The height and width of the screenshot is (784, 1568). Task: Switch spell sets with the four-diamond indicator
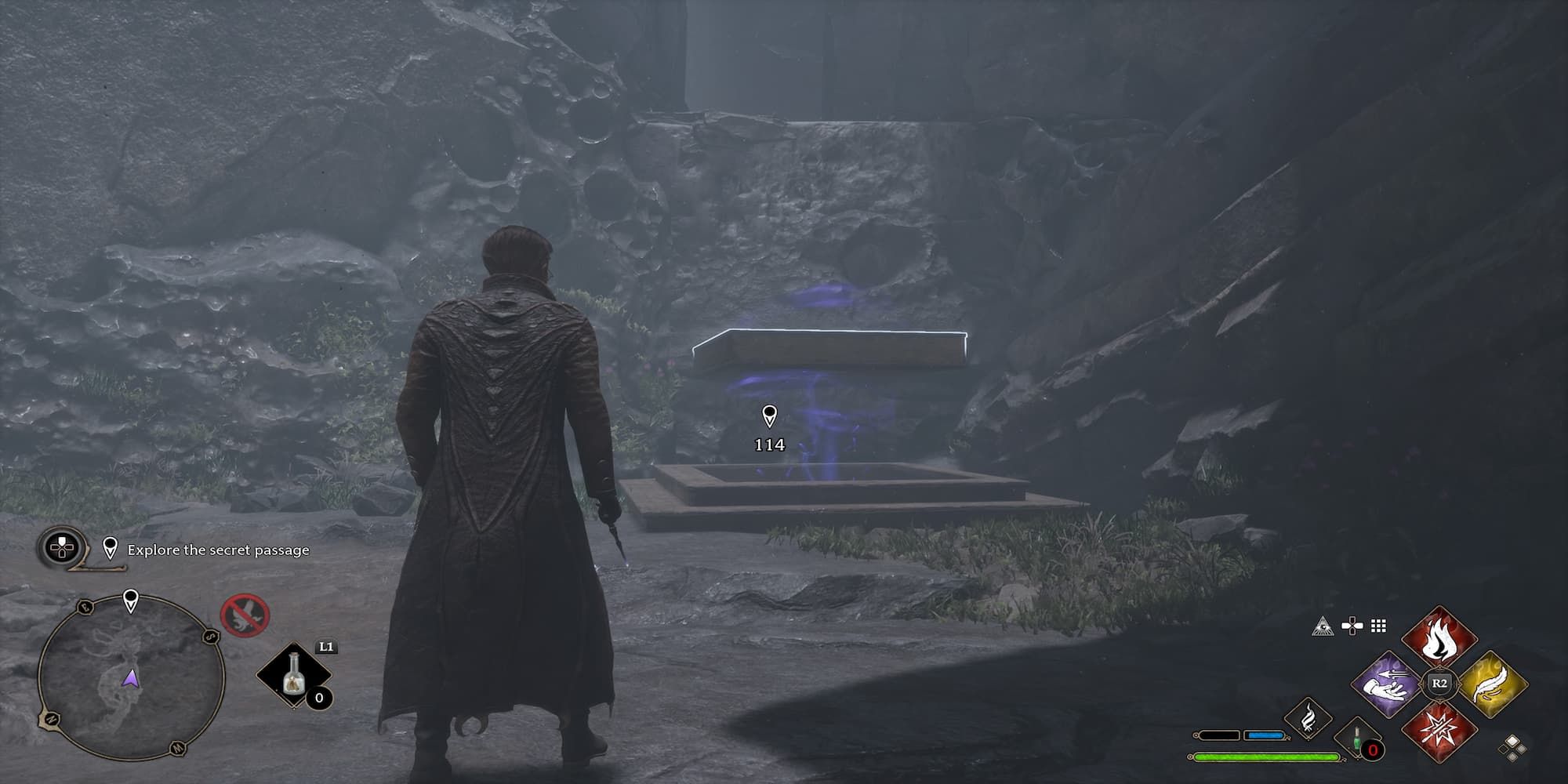[1515, 747]
